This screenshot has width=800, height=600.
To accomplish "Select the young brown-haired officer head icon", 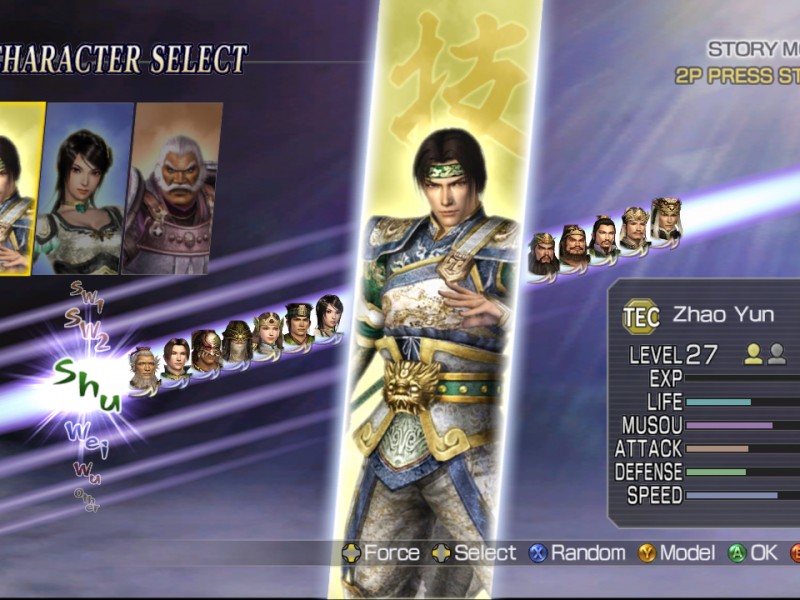I will 176,358.
